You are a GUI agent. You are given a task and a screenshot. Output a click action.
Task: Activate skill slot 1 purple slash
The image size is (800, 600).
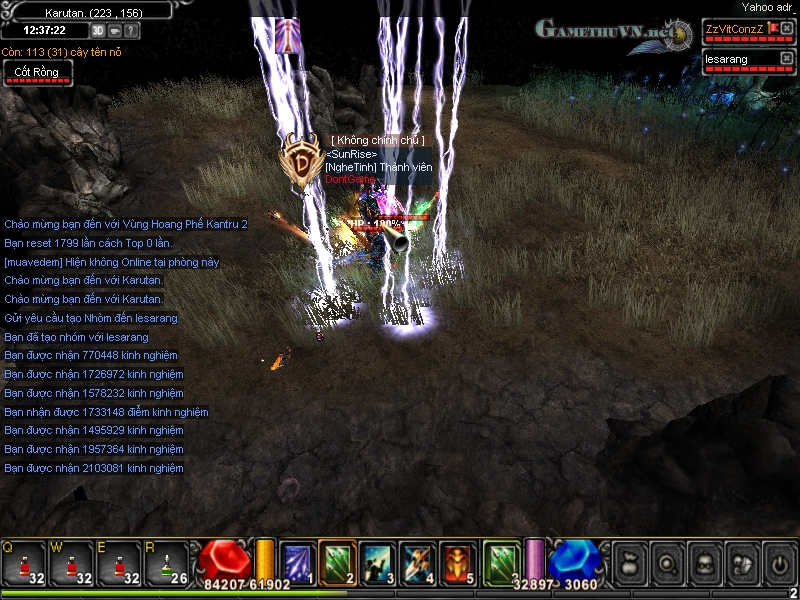point(297,562)
